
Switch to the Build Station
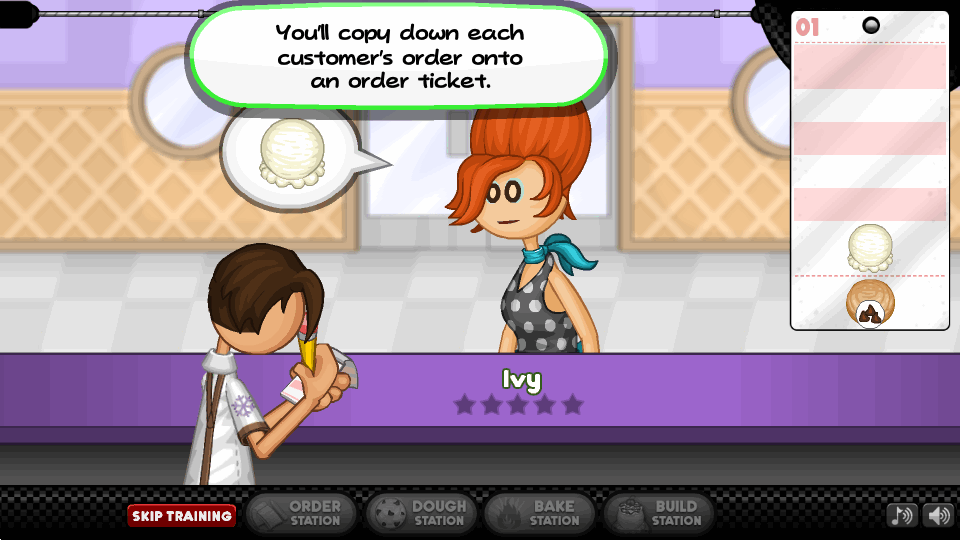point(657,513)
